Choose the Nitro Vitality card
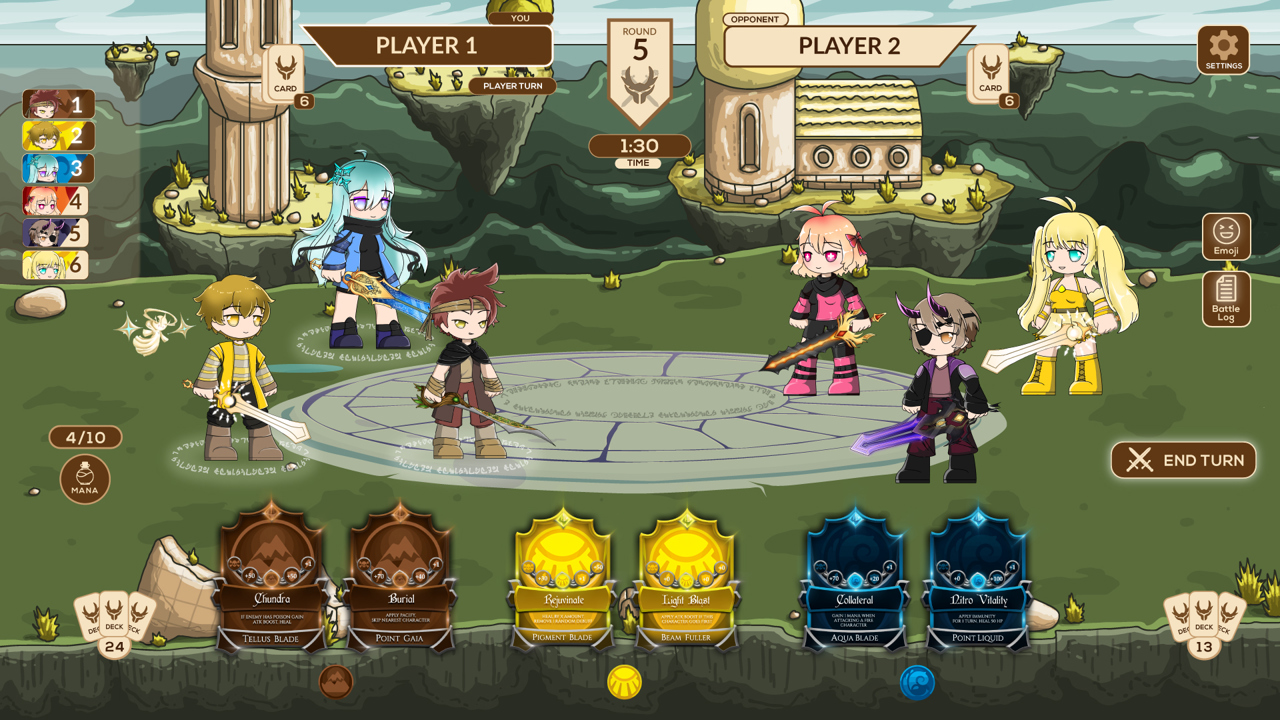1280x720 pixels. click(x=979, y=580)
